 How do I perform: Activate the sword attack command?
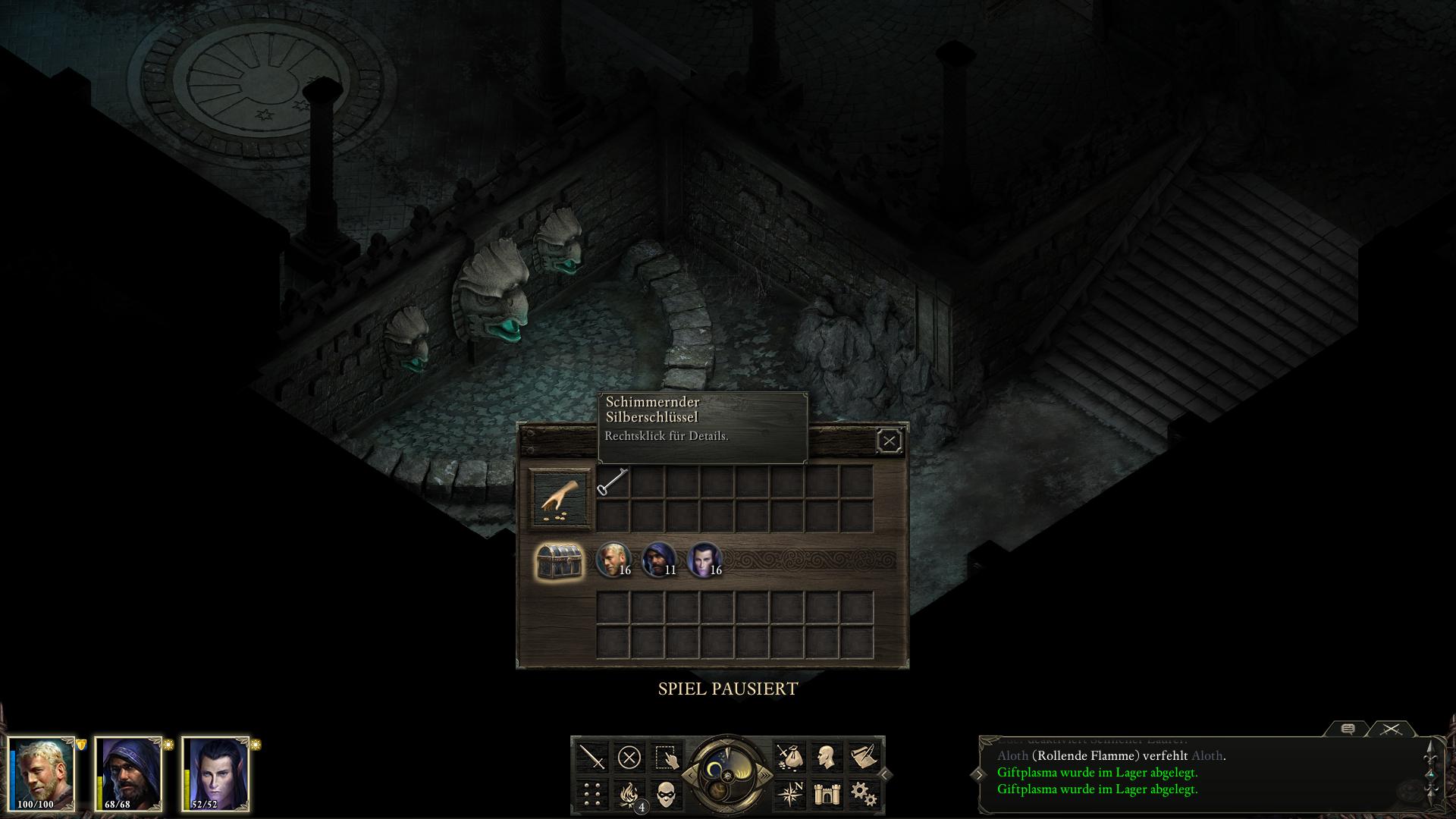coord(592,757)
